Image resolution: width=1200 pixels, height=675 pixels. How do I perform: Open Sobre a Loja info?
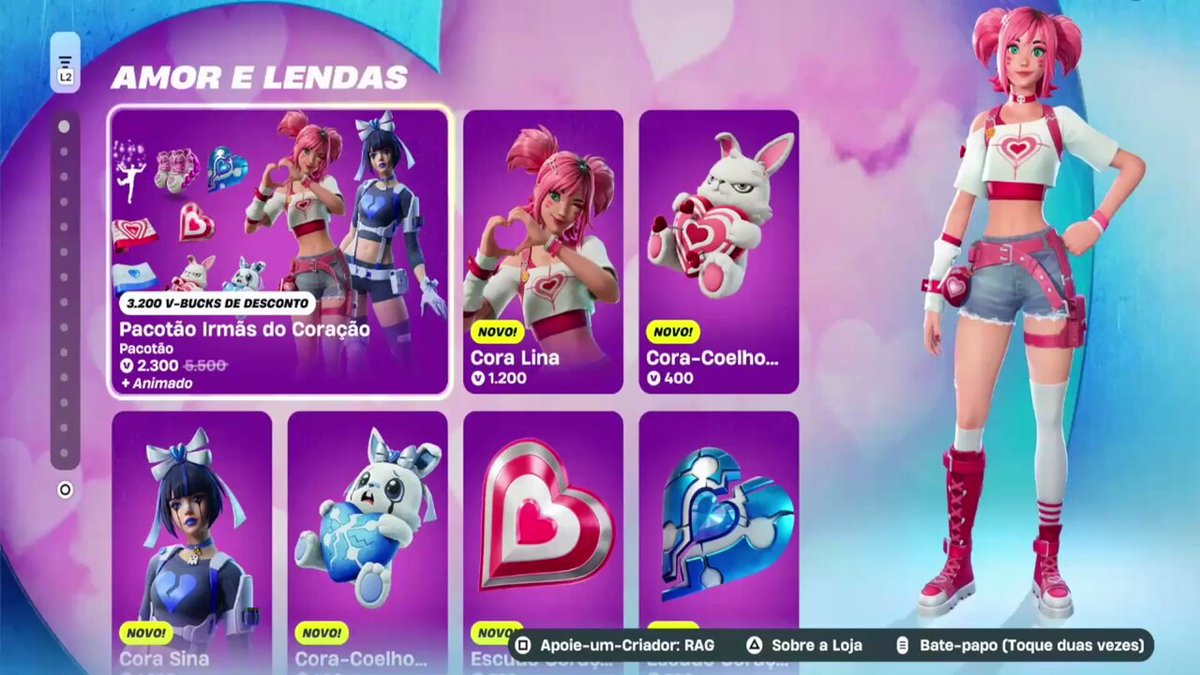pyautogui.click(x=806, y=646)
